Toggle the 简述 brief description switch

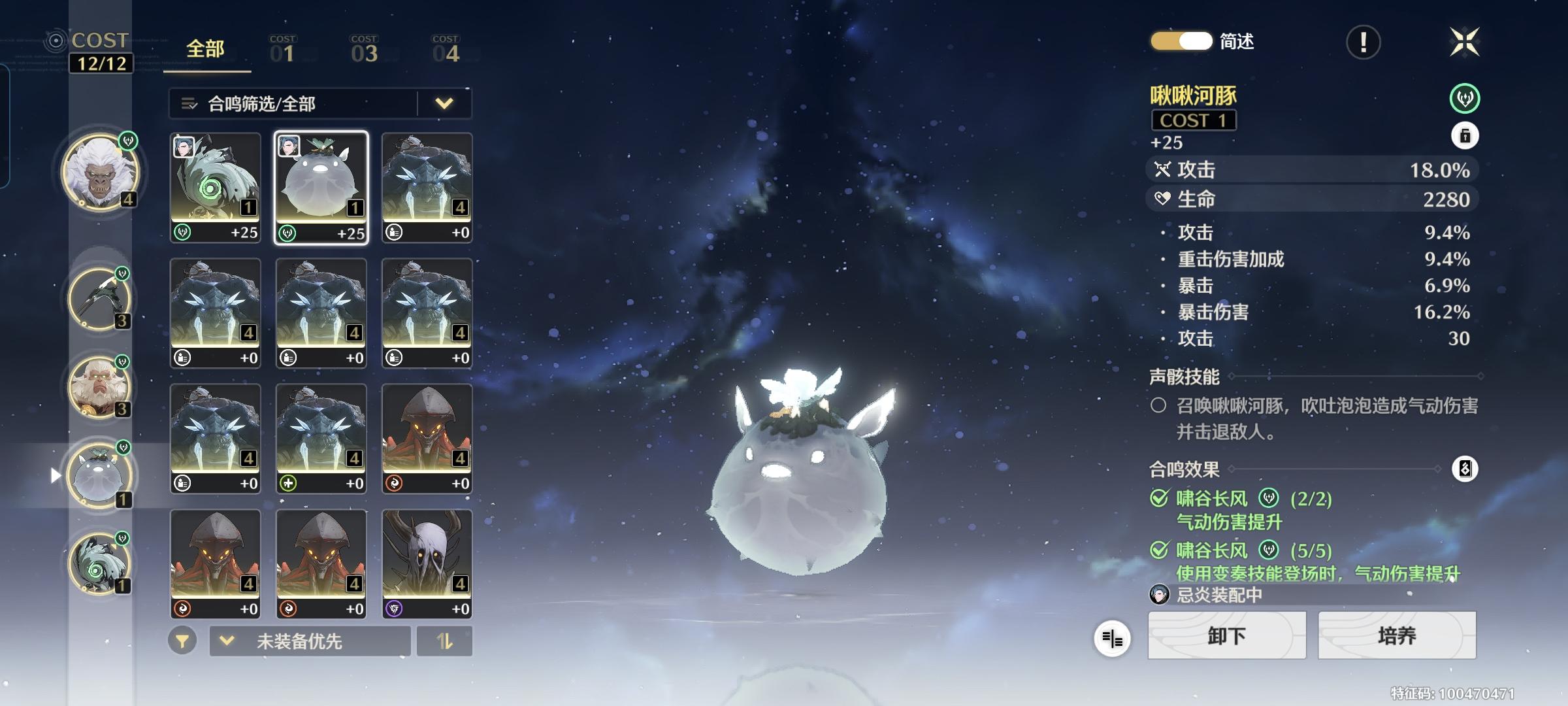point(1181,41)
